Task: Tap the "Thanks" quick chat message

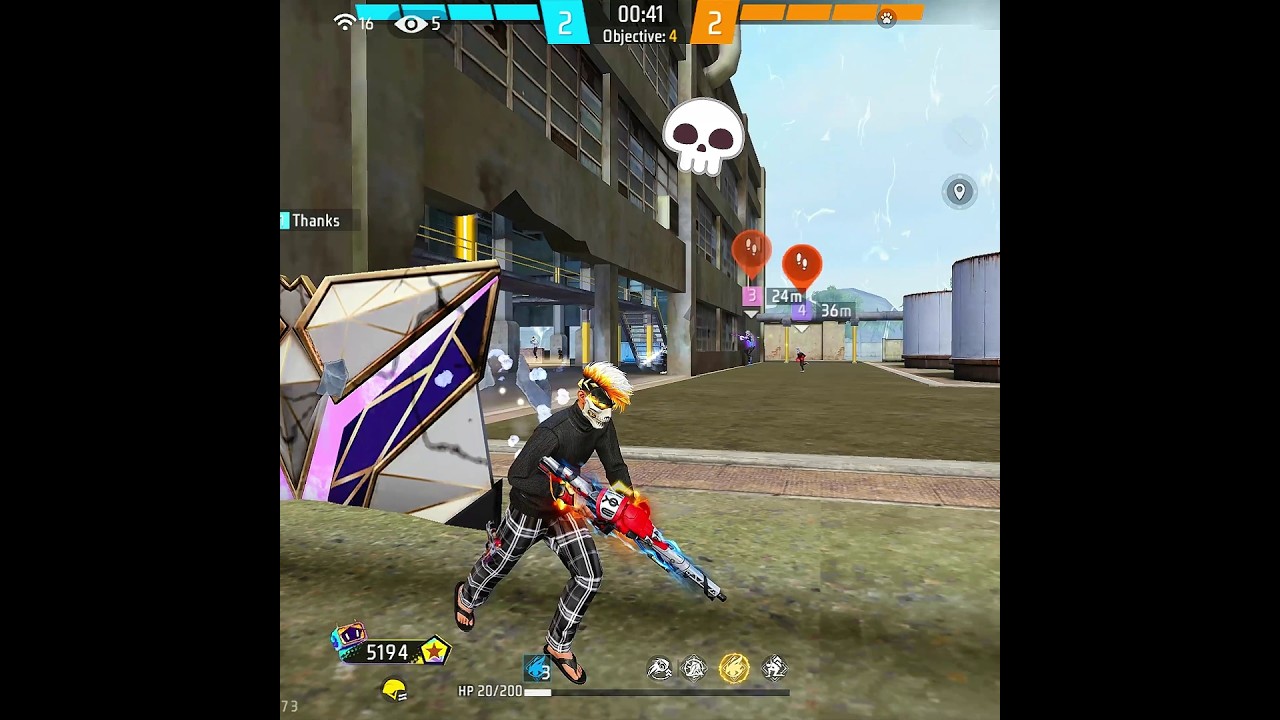Action: [315, 221]
